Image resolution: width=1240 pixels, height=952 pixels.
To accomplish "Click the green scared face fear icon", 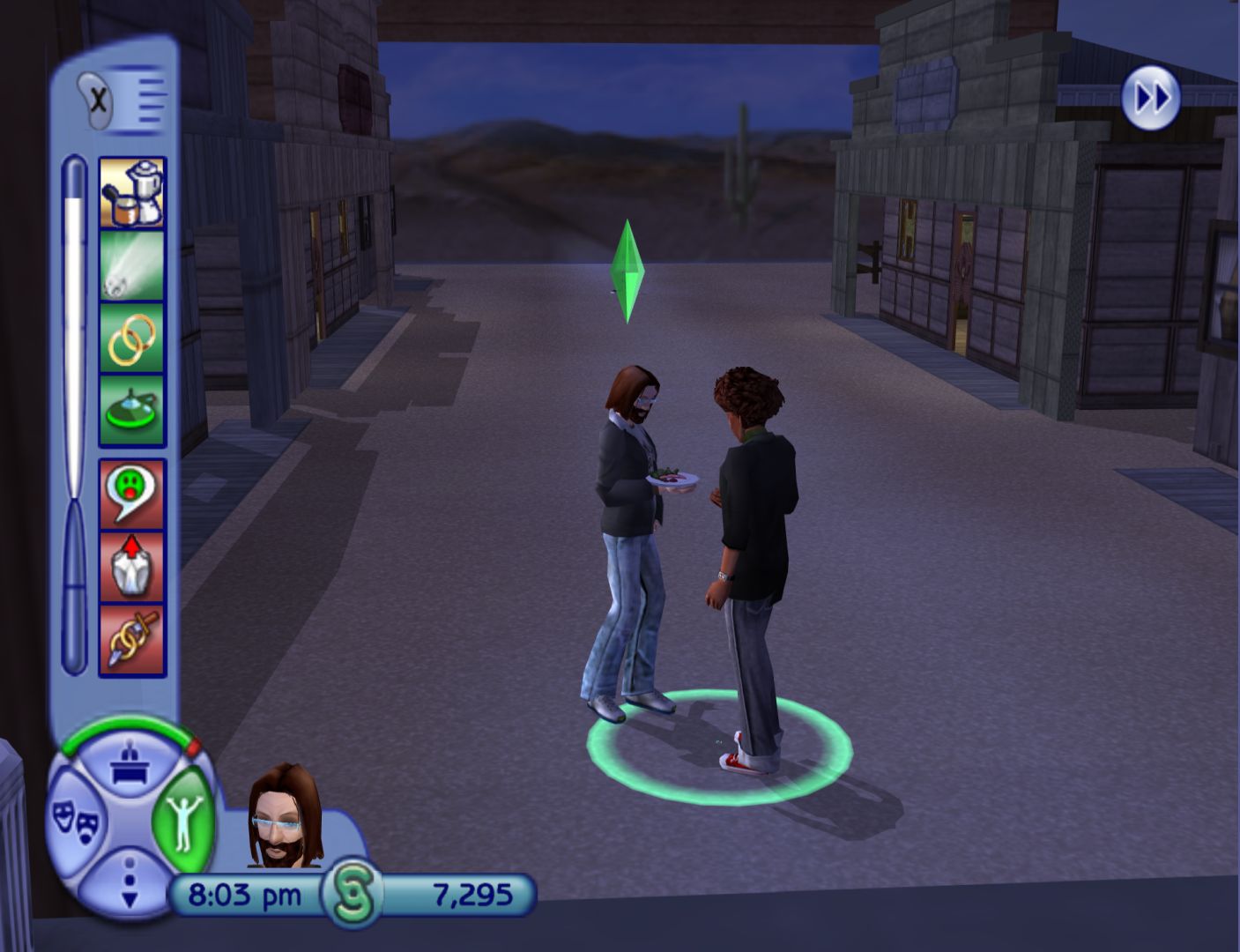I will click(131, 494).
